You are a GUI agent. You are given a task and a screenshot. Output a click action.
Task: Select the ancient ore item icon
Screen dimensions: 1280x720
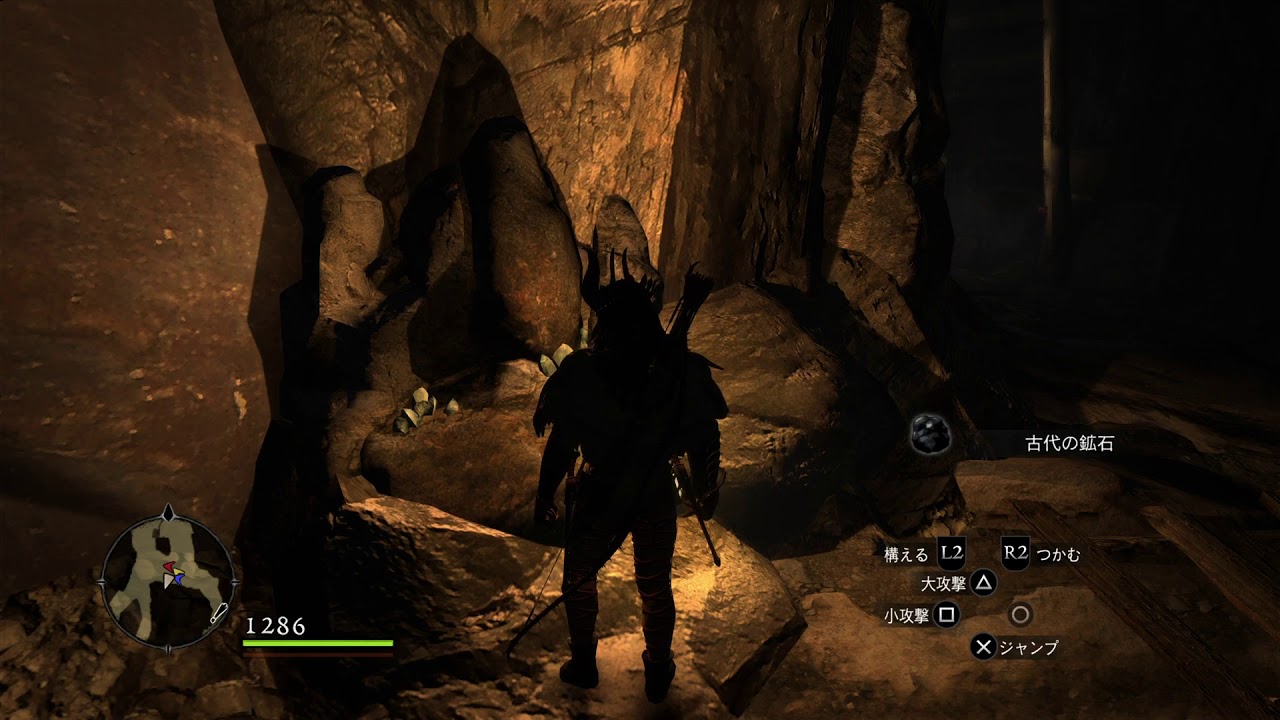click(930, 436)
